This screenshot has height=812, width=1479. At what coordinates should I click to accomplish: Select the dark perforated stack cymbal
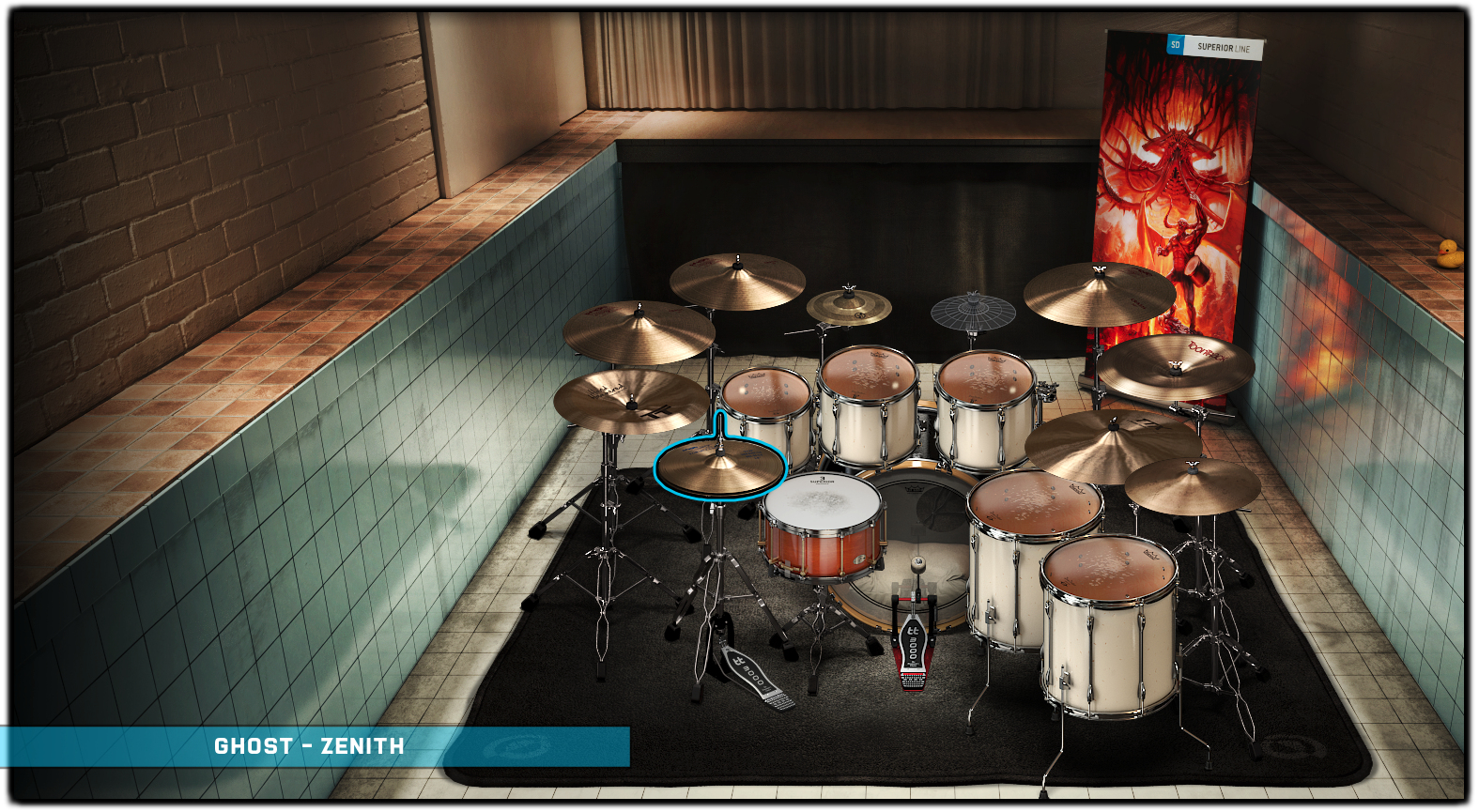(x=973, y=313)
